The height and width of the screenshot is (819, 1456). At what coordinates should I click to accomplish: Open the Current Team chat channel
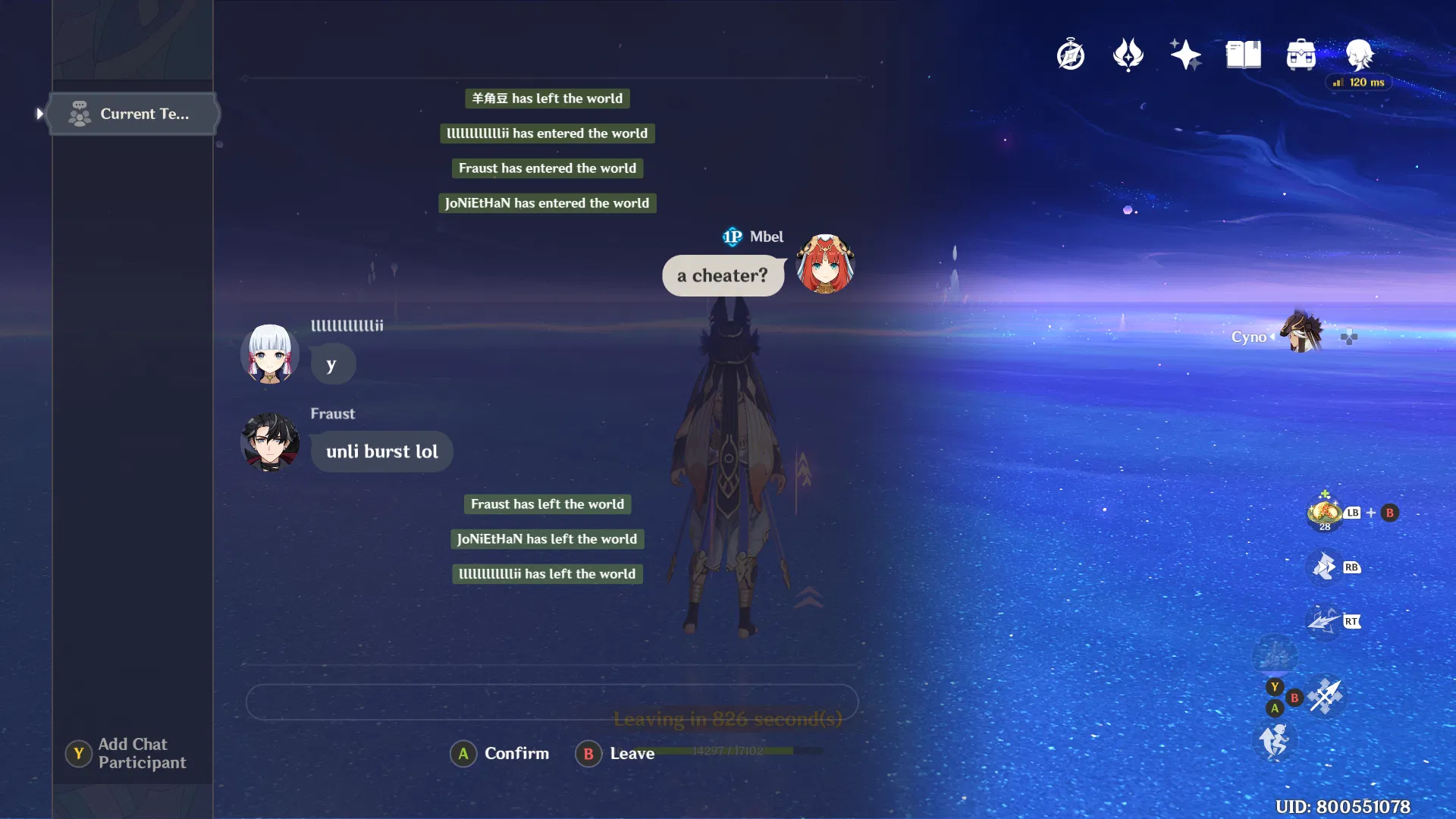(x=133, y=114)
